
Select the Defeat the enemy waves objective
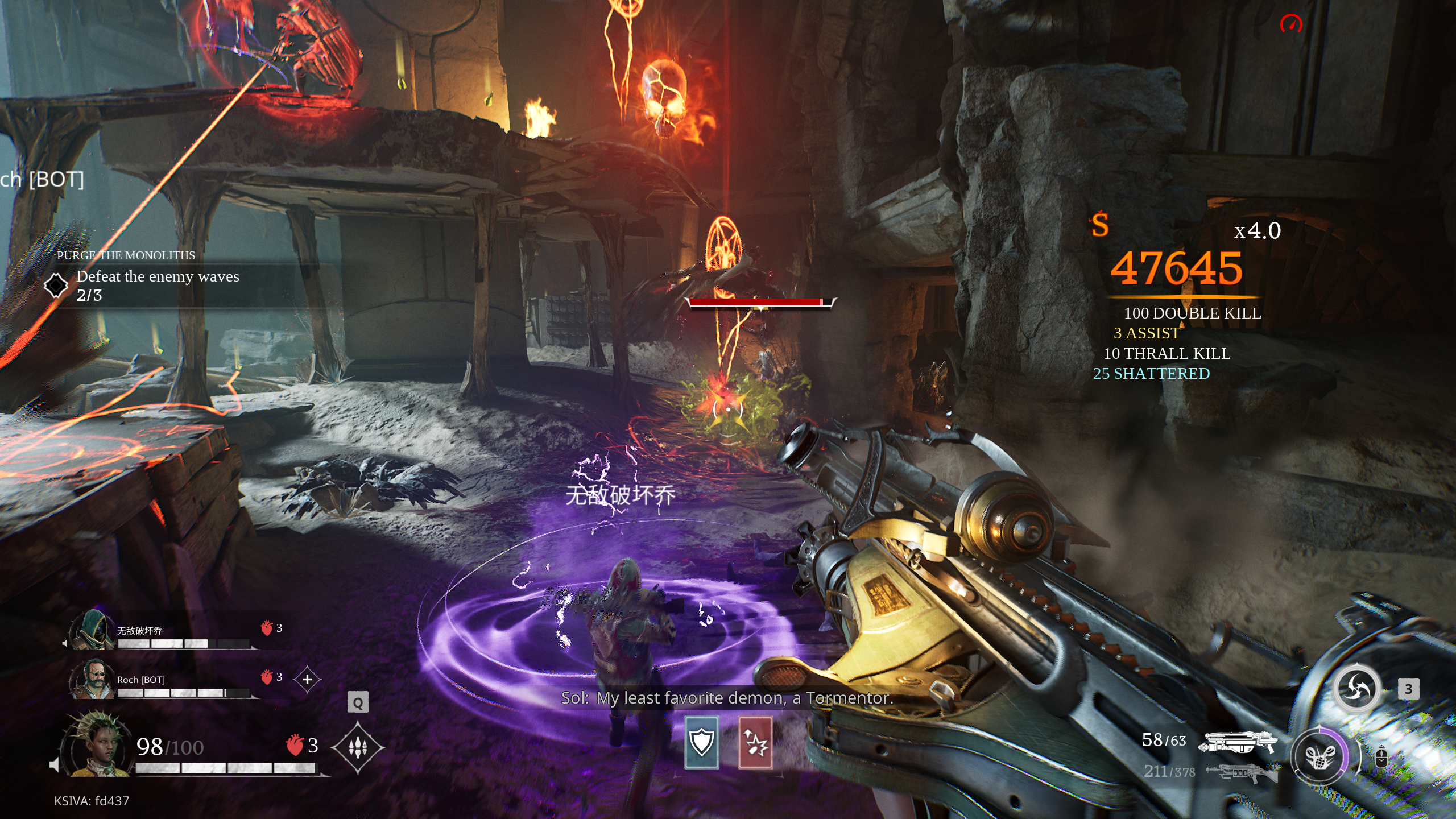click(158, 277)
